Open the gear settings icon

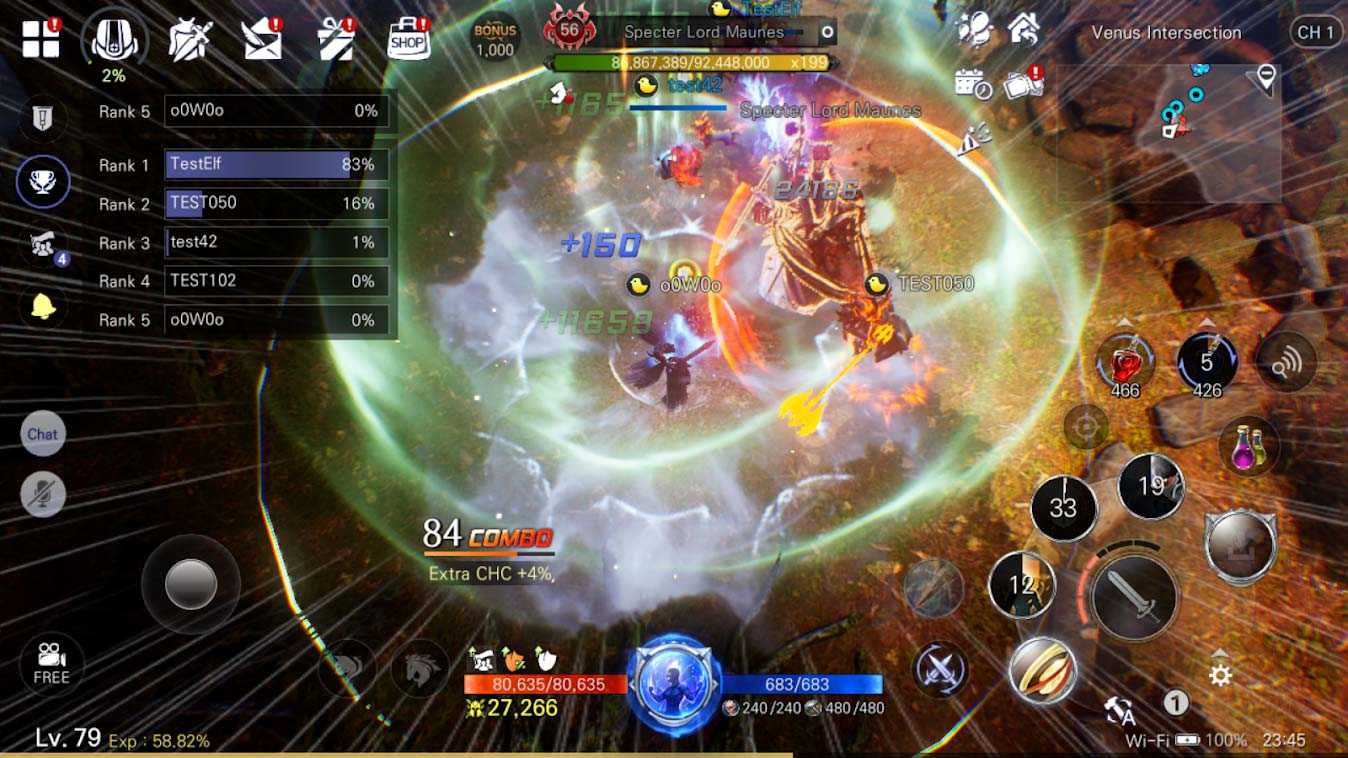click(x=1219, y=675)
